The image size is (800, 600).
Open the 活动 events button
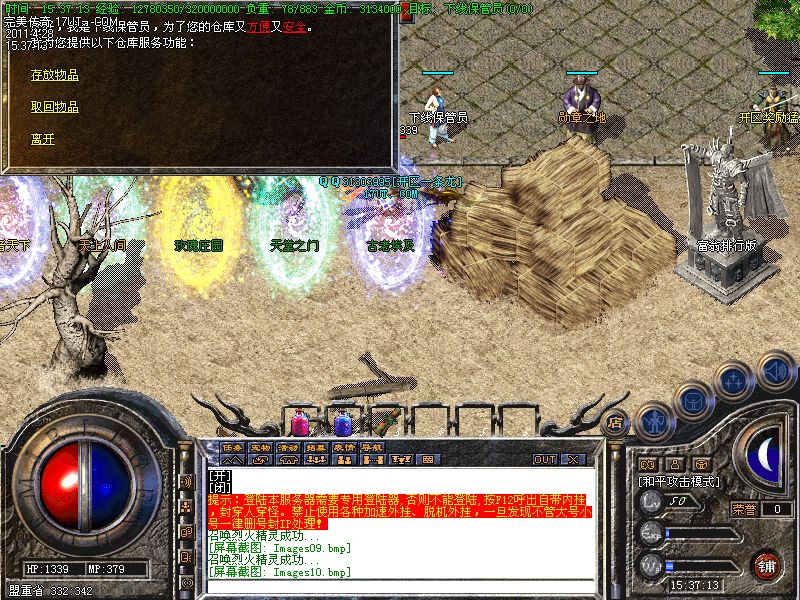288,447
